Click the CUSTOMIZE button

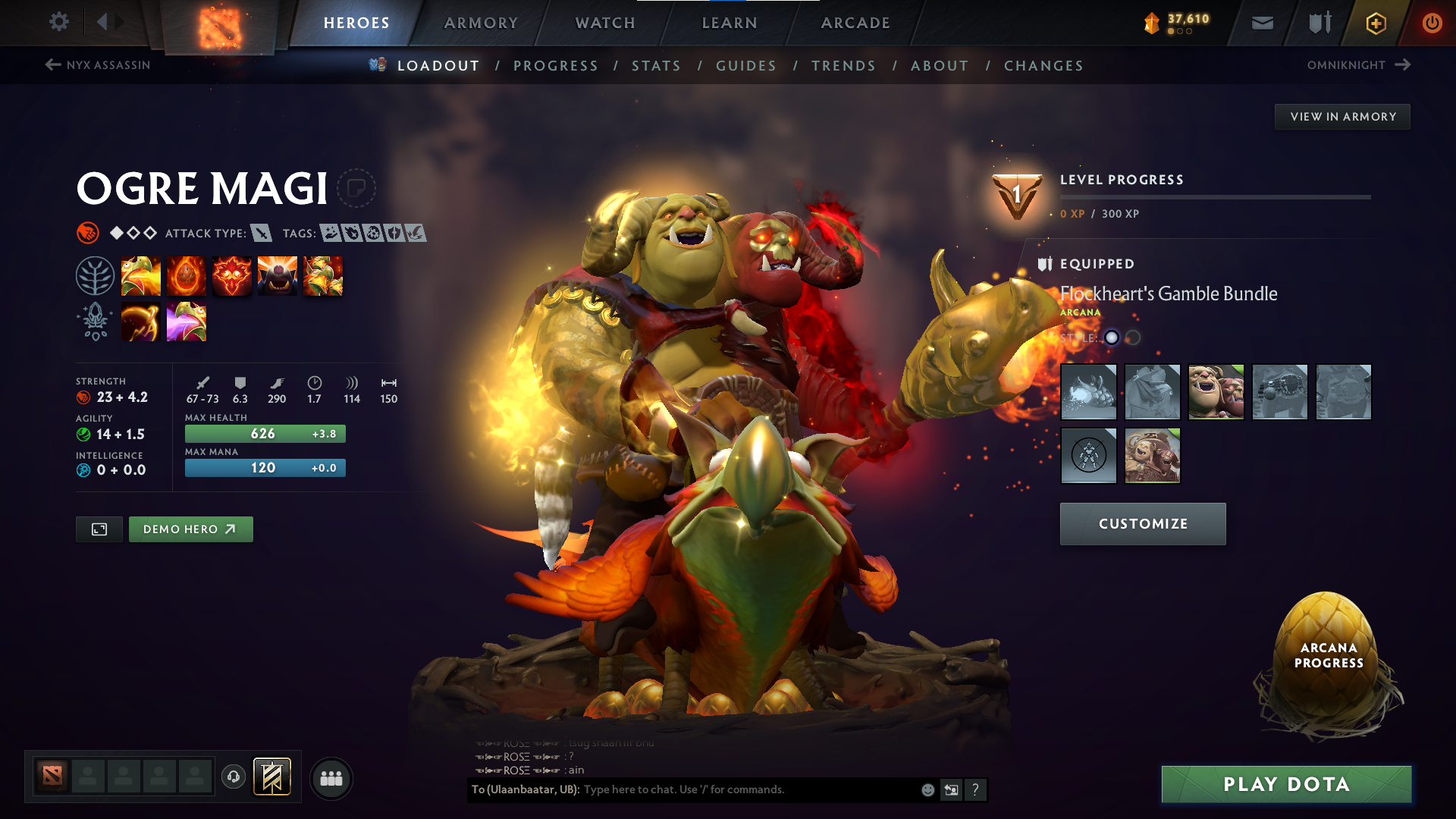[1142, 523]
